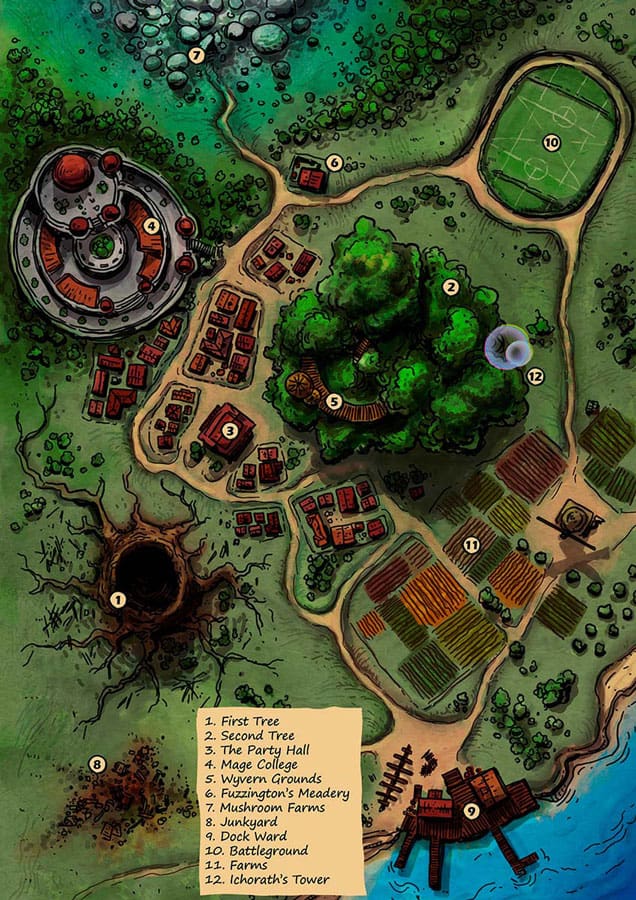
Task: Click Dock Ward in the legend
Action: click(245, 836)
